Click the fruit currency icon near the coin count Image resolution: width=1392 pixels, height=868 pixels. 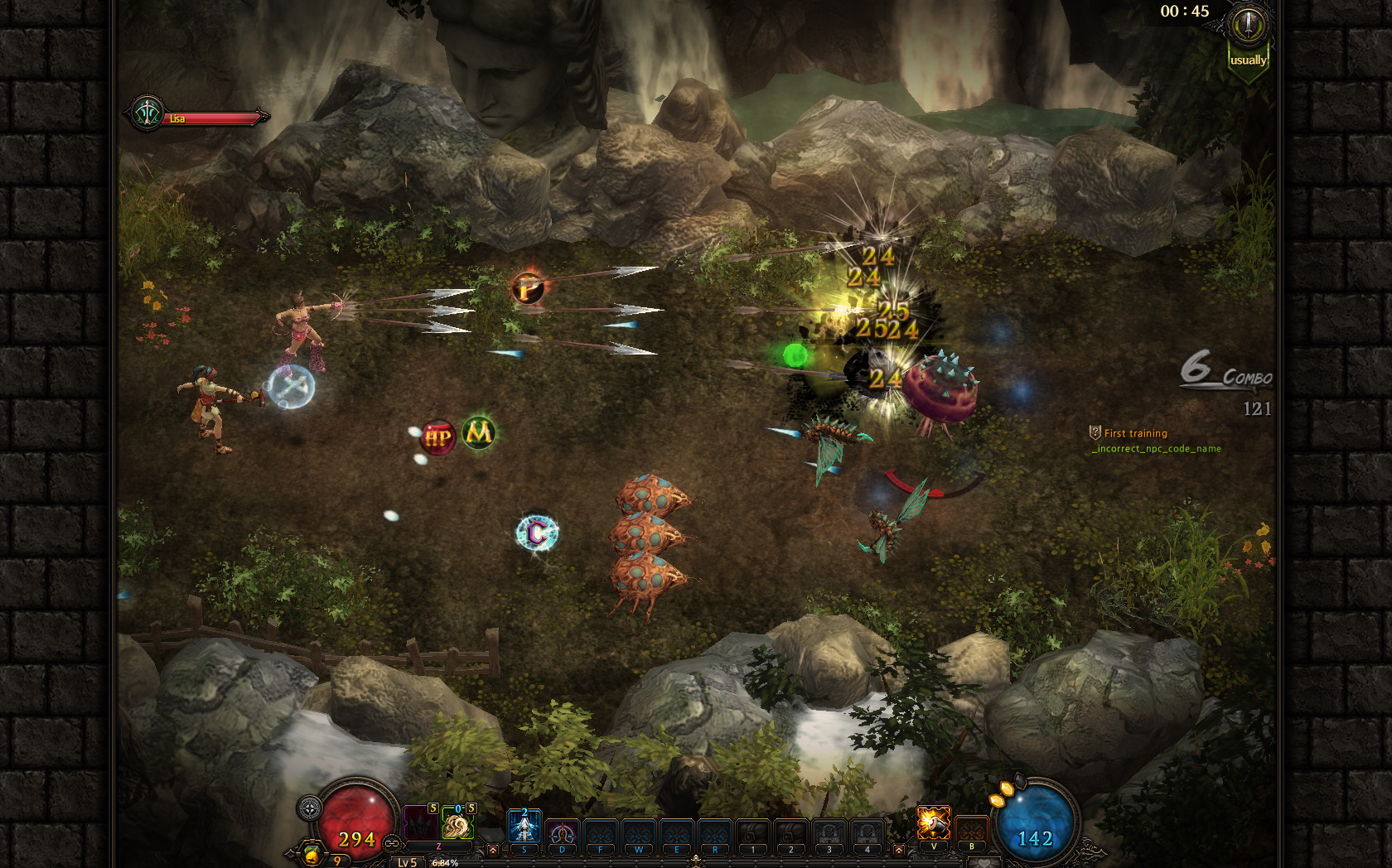pyautogui.click(x=312, y=855)
